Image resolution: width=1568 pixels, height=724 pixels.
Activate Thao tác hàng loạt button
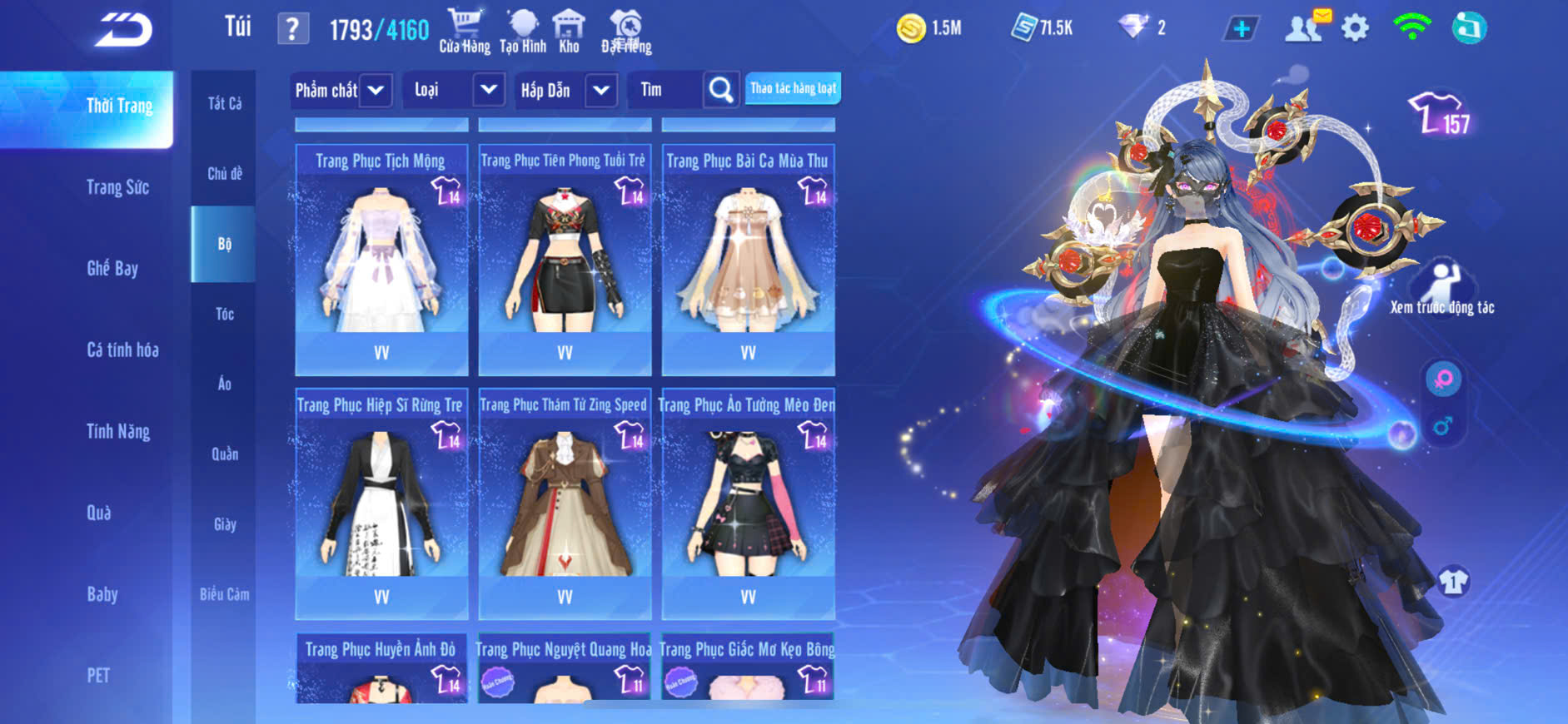[x=793, y=88]
